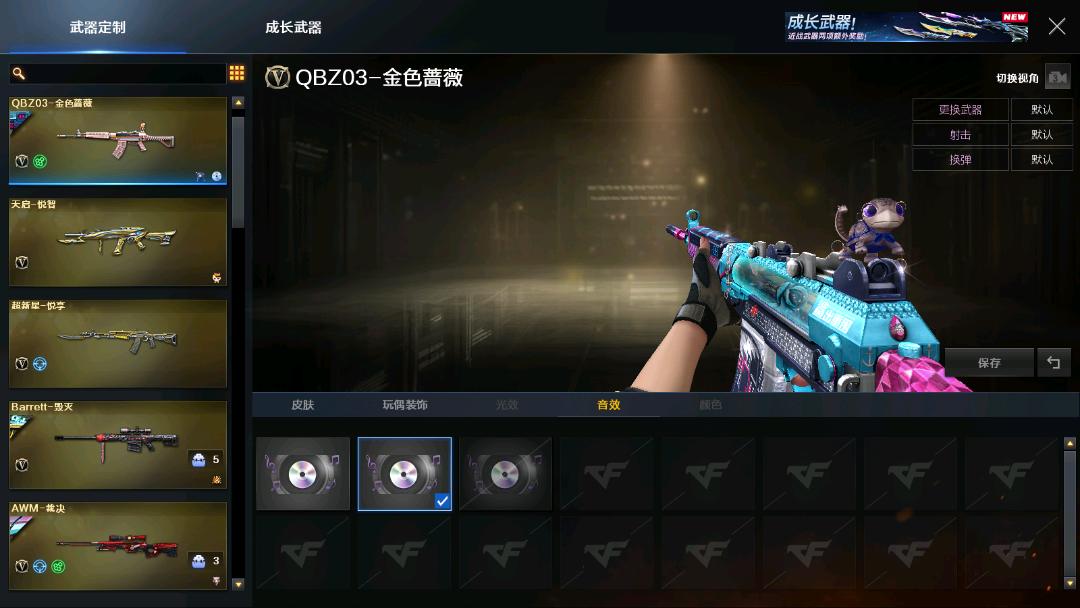Click the undo arrow beside 保存
The image size is (1080, 608).
tap(1053, 362)
